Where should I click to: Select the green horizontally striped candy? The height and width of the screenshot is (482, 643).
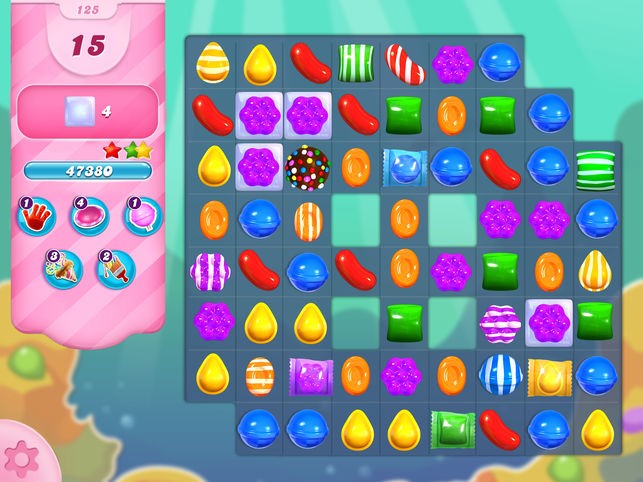[597, 166]
